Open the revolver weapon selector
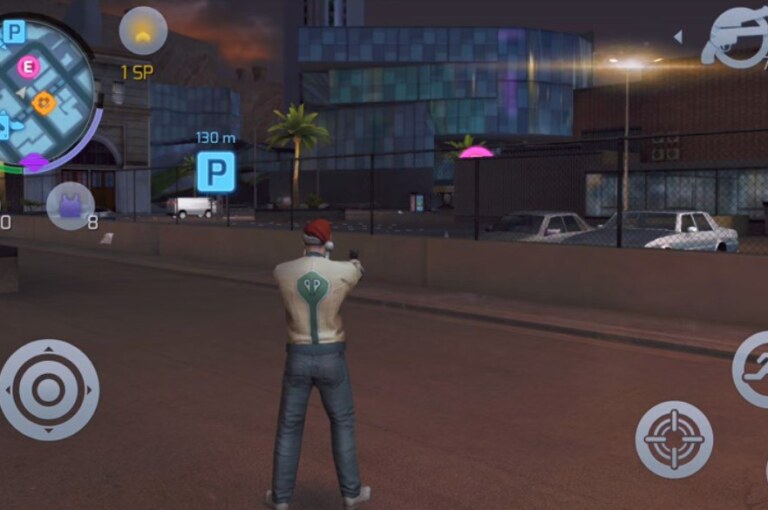 pos(737,37)
